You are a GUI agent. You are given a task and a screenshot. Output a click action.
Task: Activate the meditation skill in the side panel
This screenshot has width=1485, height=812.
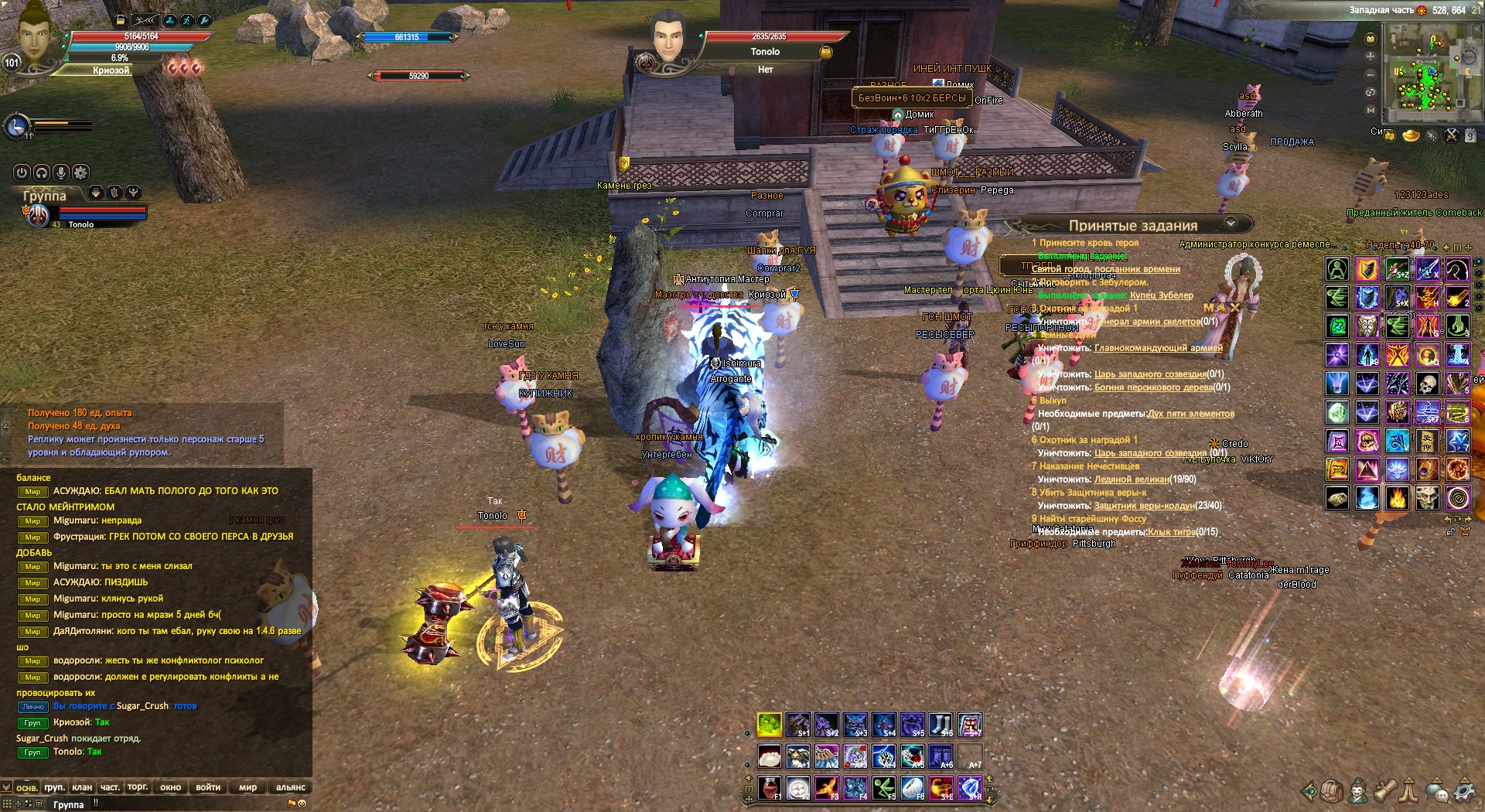click(1337, 269)
